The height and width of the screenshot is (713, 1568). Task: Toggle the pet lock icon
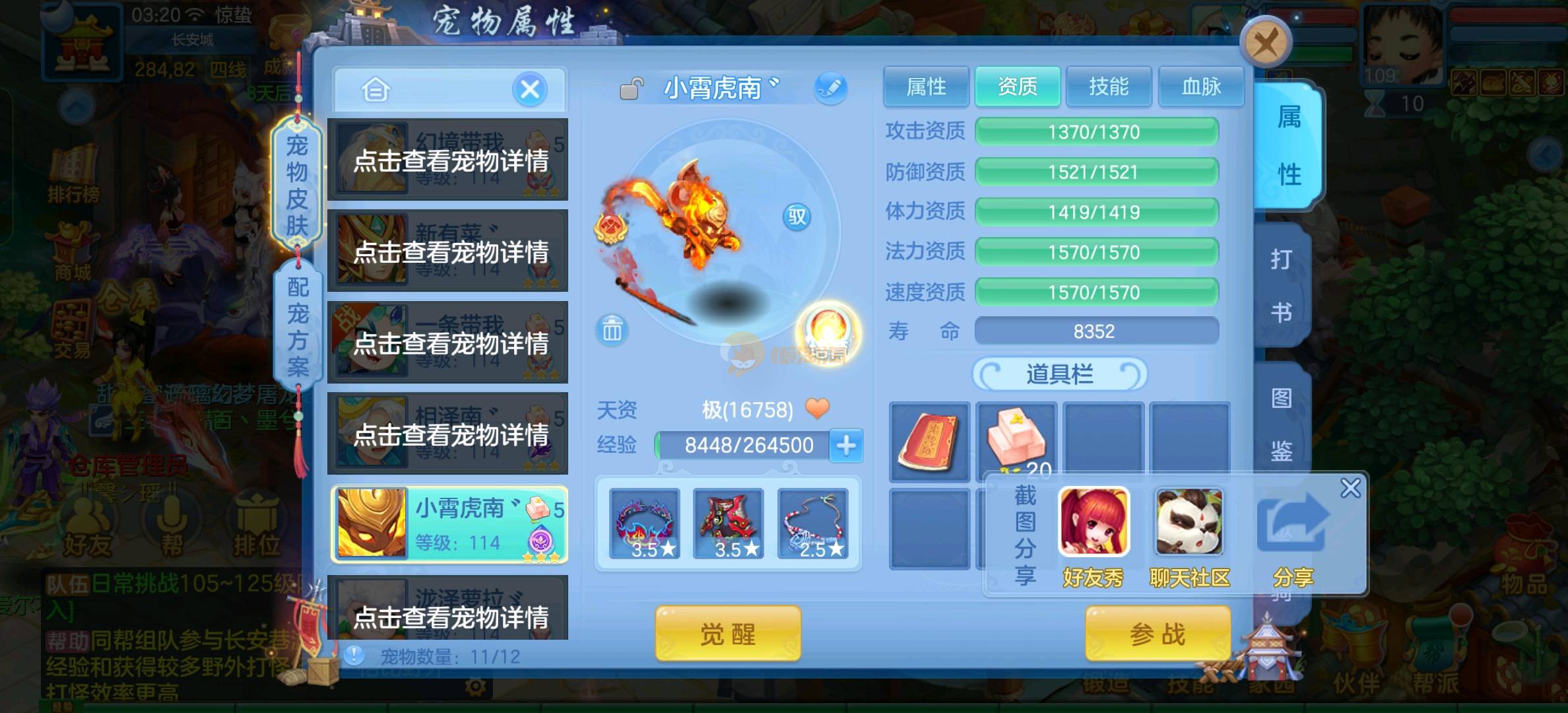point(631,88)
